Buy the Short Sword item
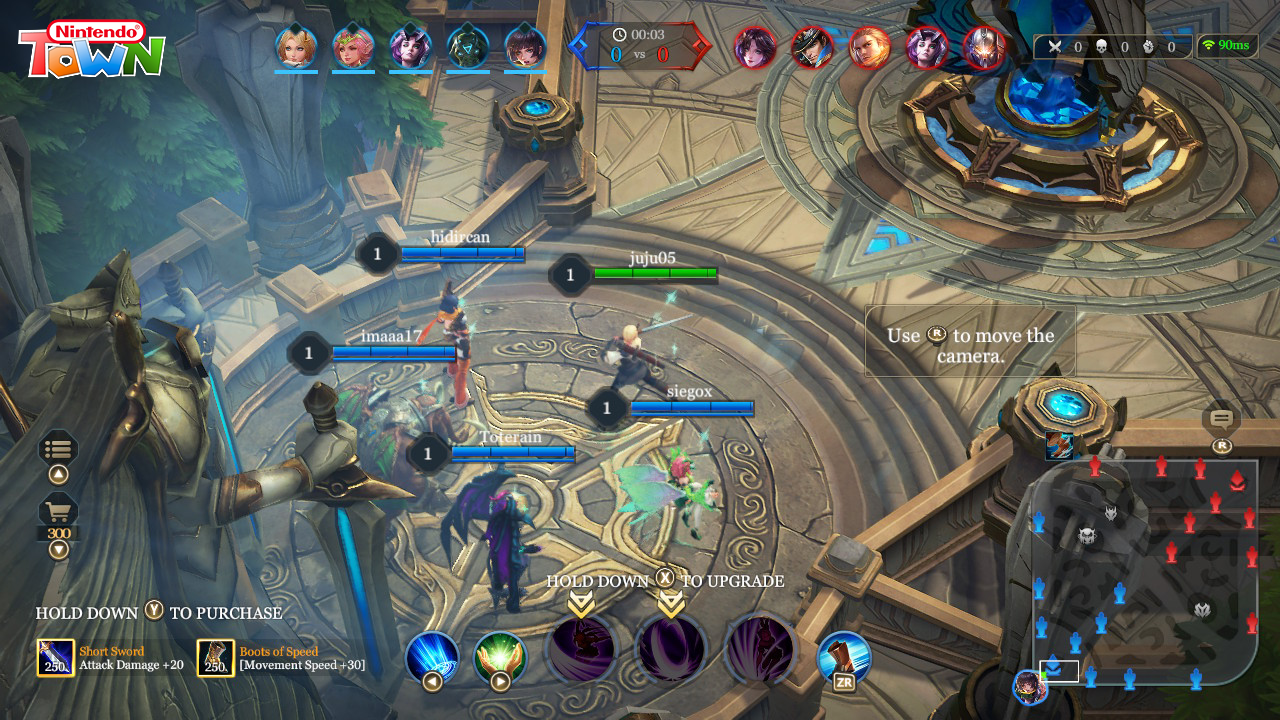Image resolution: width=1280 pixels, height=720 pixels. pyautogui.click(x=56, y=658)
